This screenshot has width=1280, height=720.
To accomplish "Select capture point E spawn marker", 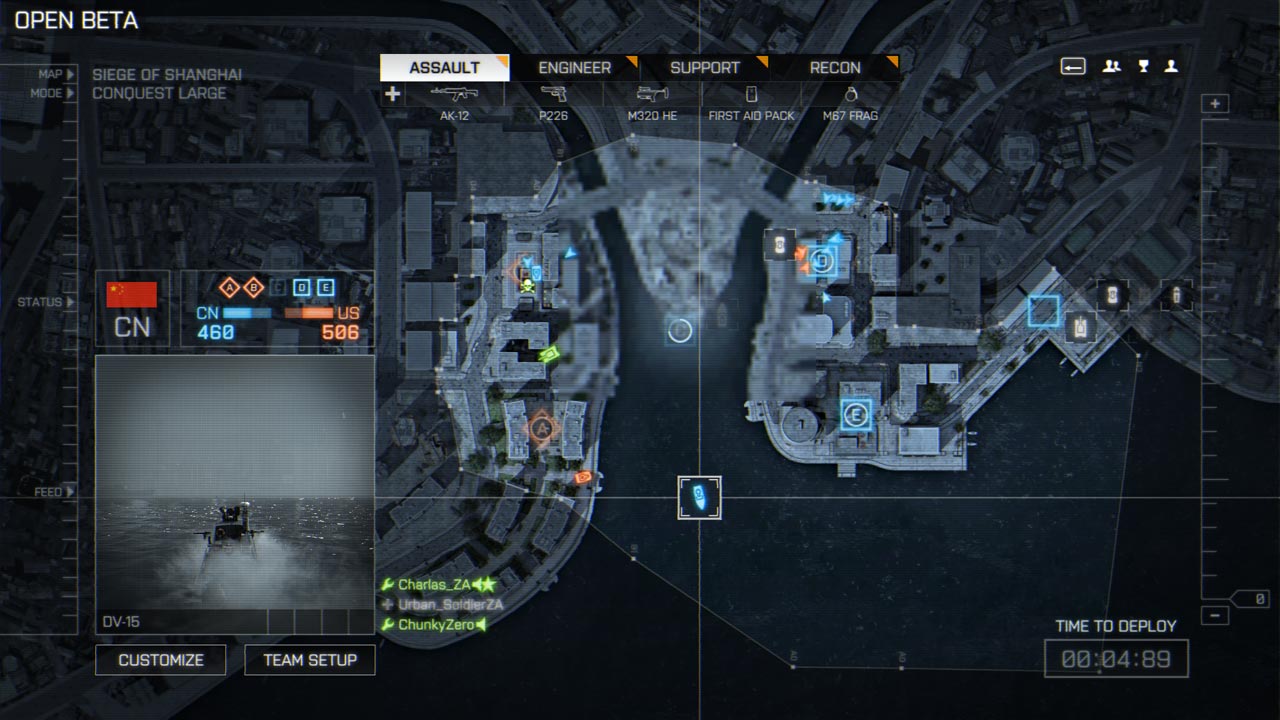I will tap(855, 413).
